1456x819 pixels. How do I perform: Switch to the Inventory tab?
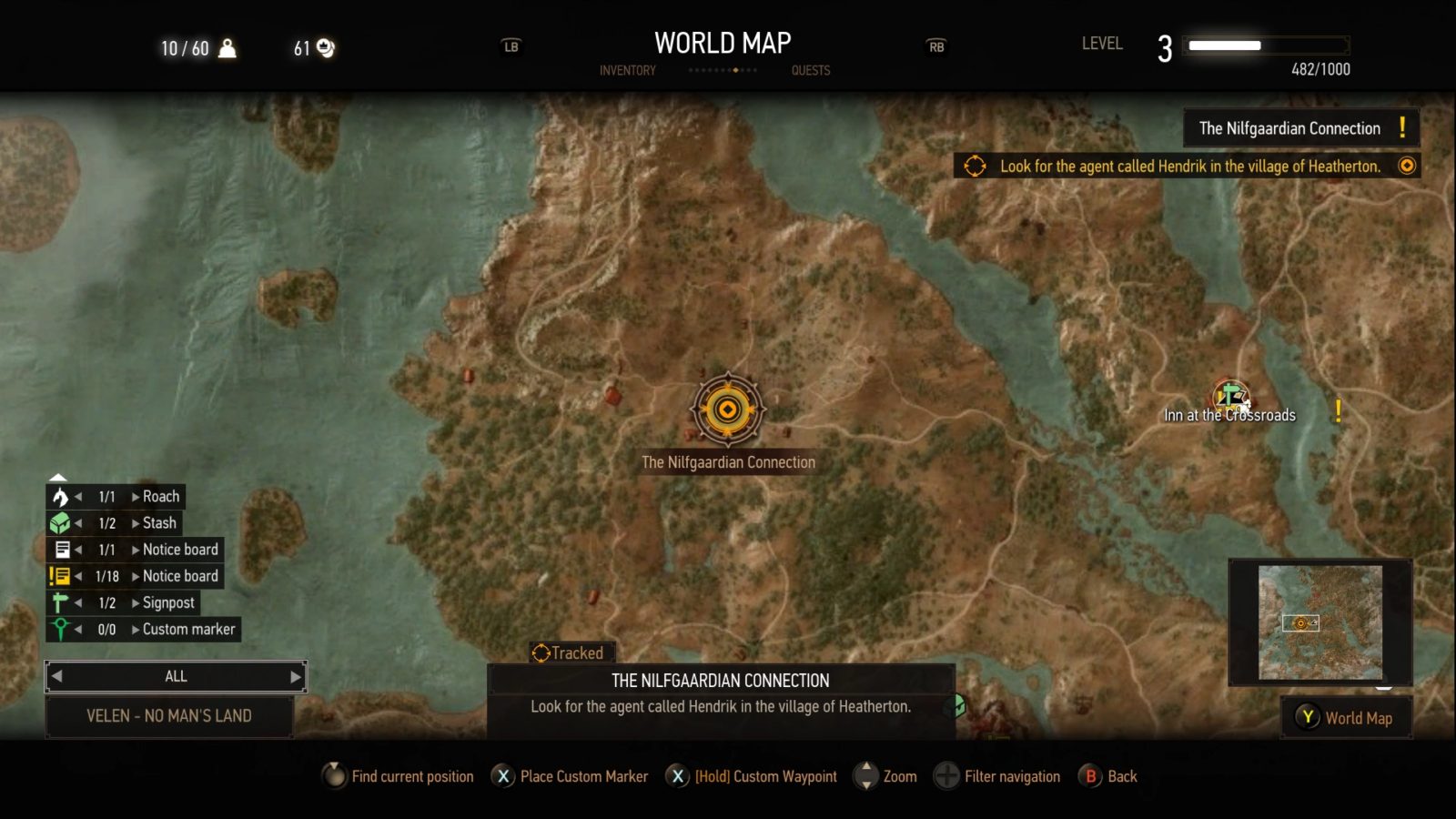[626, 70]
